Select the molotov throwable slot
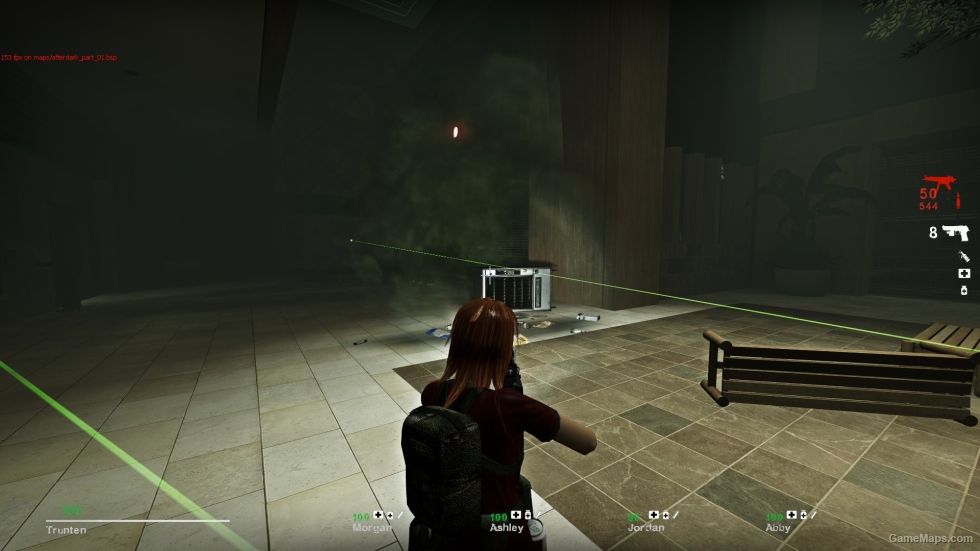Screen dimensions: 980x551 point(964,257)
